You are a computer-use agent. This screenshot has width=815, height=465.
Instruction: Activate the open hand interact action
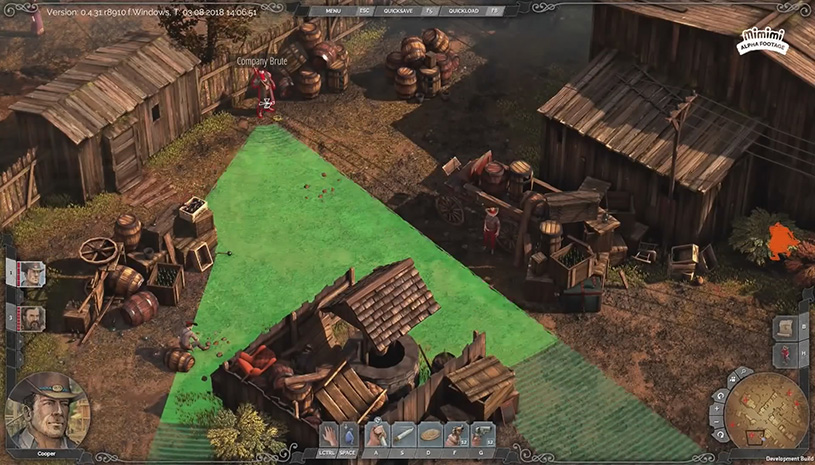329,434
